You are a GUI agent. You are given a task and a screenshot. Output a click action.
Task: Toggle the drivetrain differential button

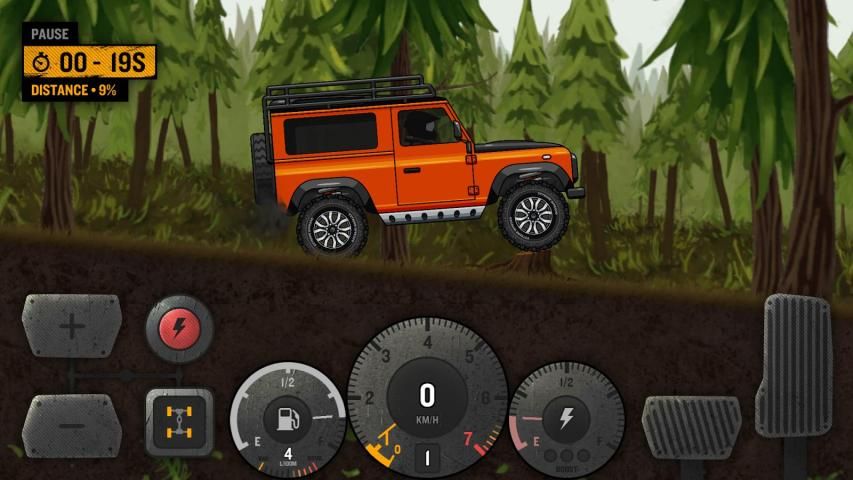click(x=180, y=423)
